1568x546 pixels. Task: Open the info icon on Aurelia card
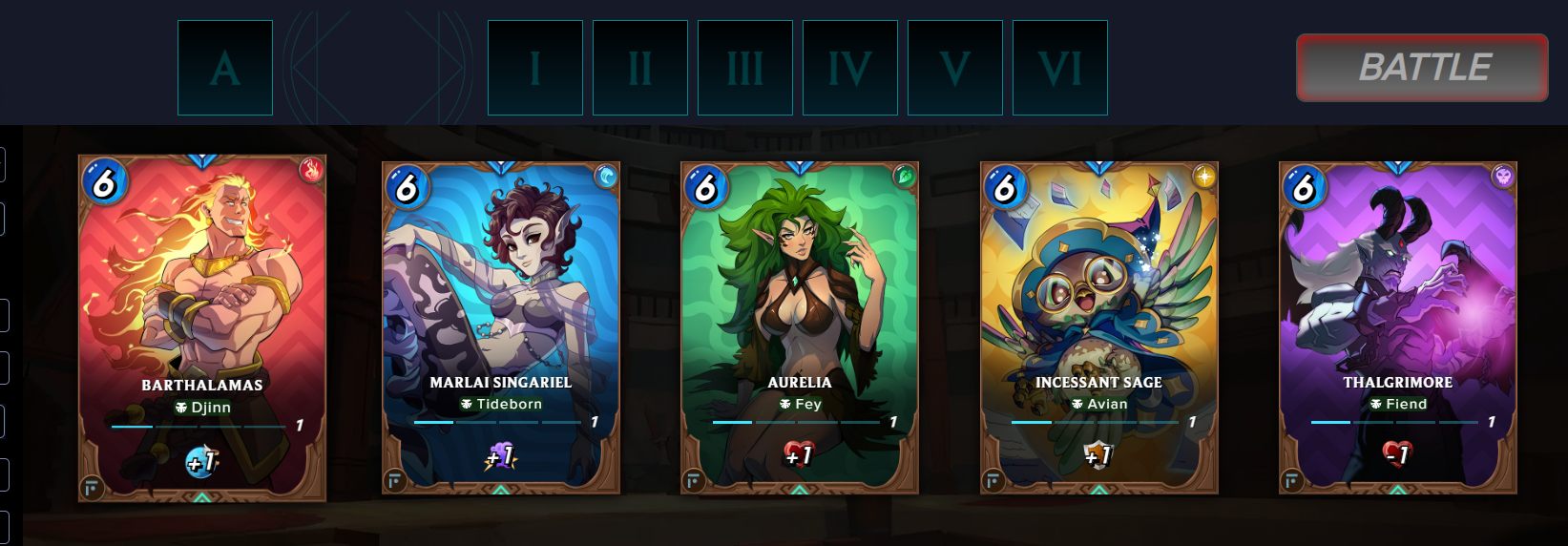(x=694, y=481)
